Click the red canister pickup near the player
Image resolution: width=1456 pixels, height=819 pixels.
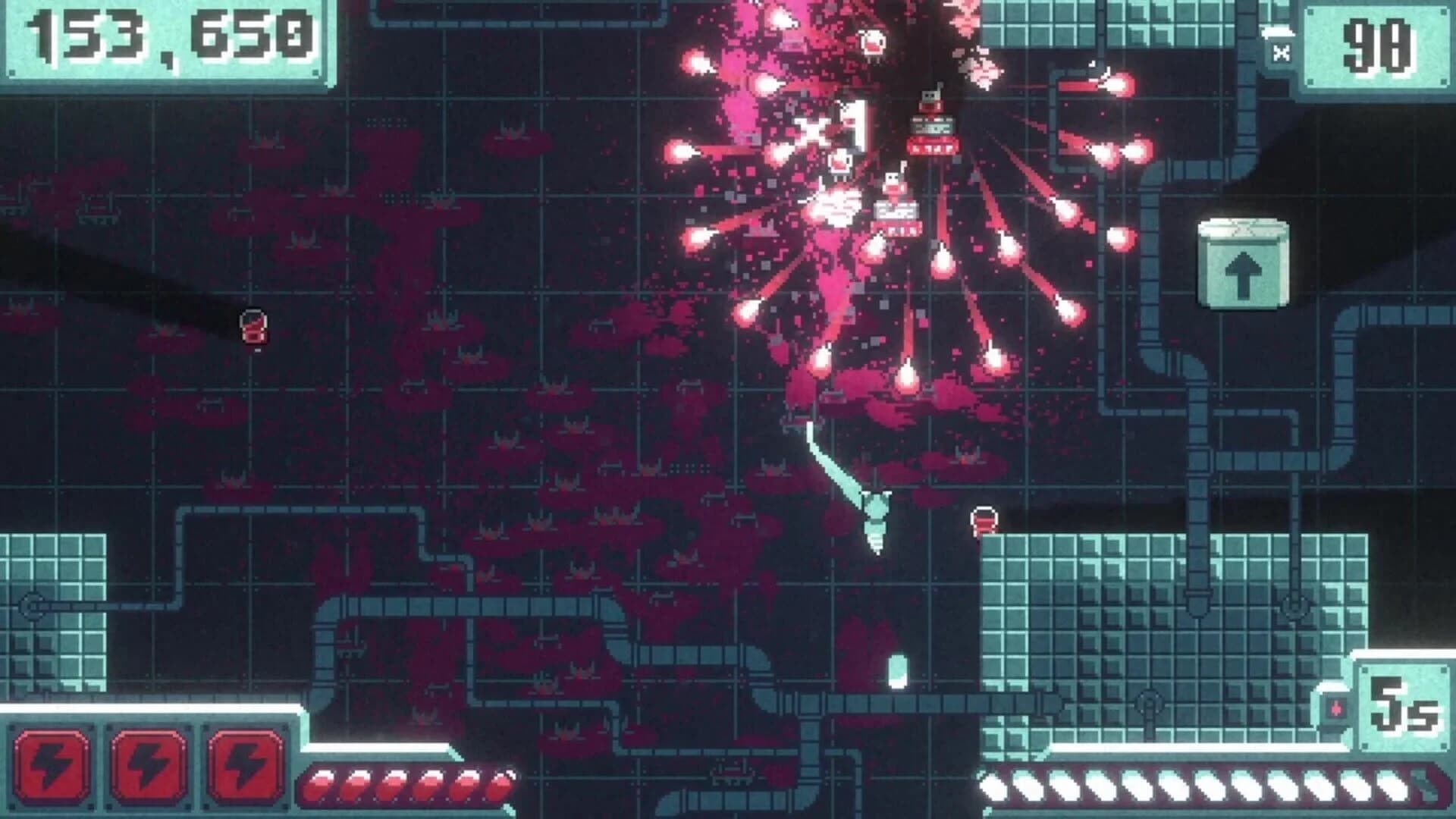coord(984,519)
